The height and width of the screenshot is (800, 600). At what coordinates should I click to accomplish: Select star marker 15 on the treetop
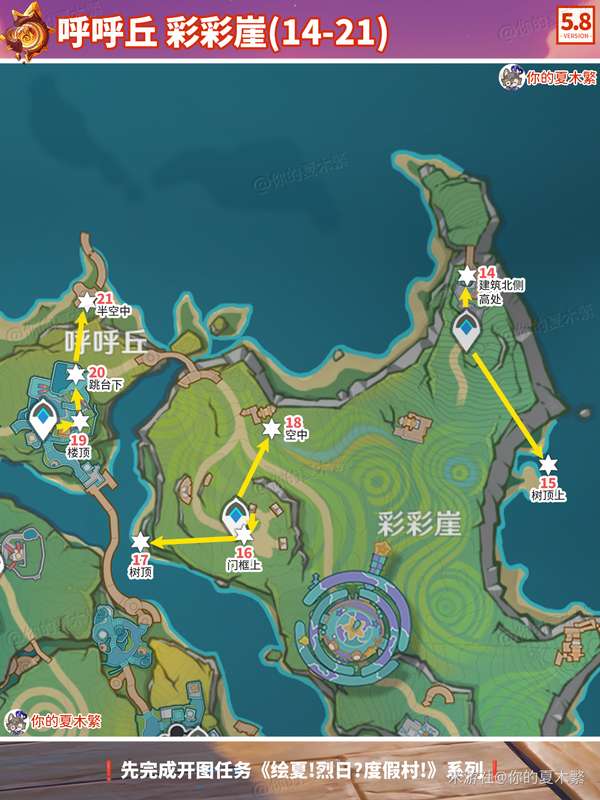547,464
